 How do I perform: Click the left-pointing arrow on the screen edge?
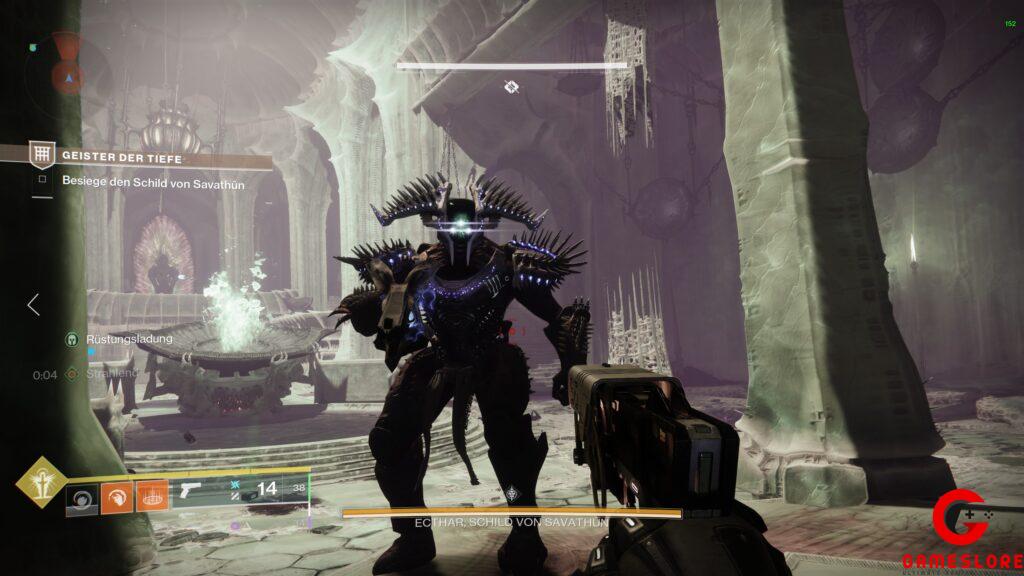pos(33,304)
